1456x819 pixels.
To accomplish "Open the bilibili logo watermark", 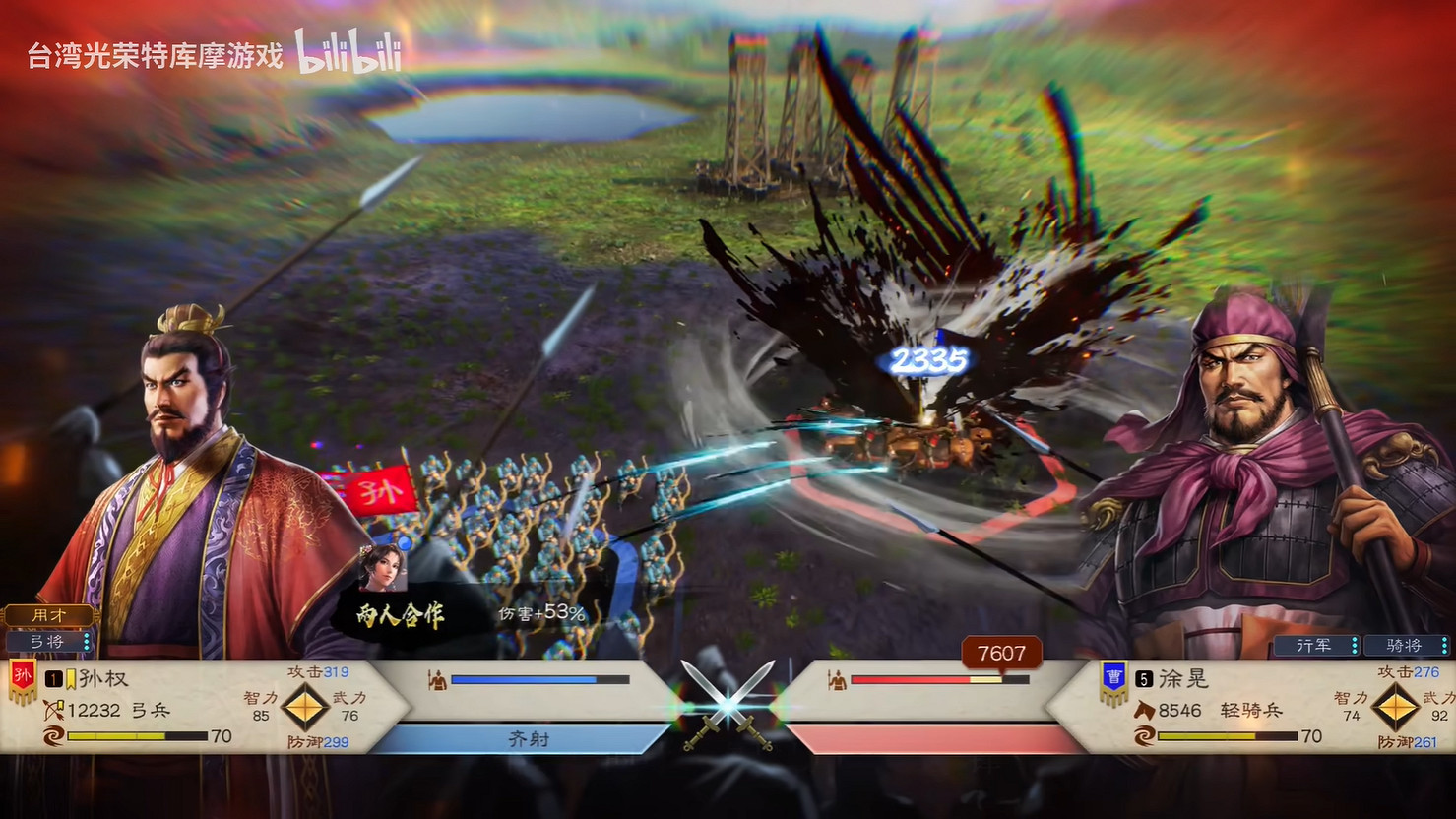I will click(348, 56).
